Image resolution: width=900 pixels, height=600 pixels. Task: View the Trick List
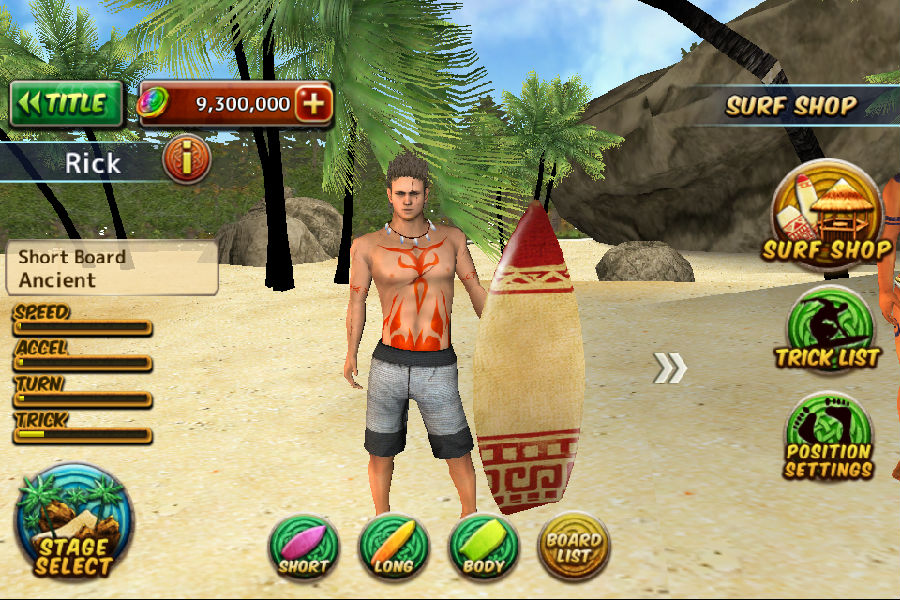827,330
